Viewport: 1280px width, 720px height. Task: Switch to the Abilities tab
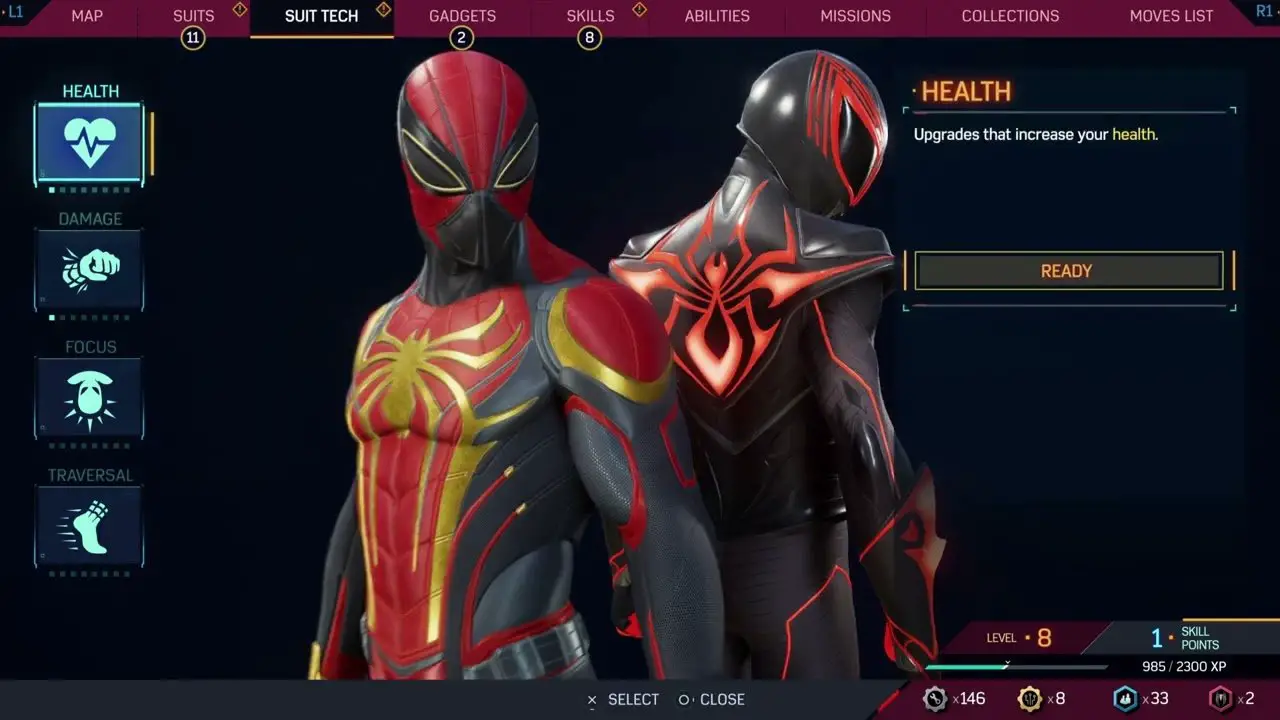click(x=717, y=16)
